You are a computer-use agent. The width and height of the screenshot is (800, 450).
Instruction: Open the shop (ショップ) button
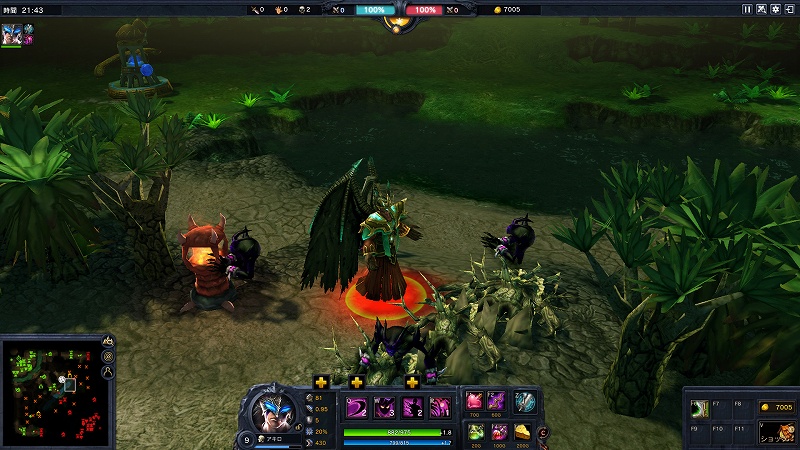point(776,432)
